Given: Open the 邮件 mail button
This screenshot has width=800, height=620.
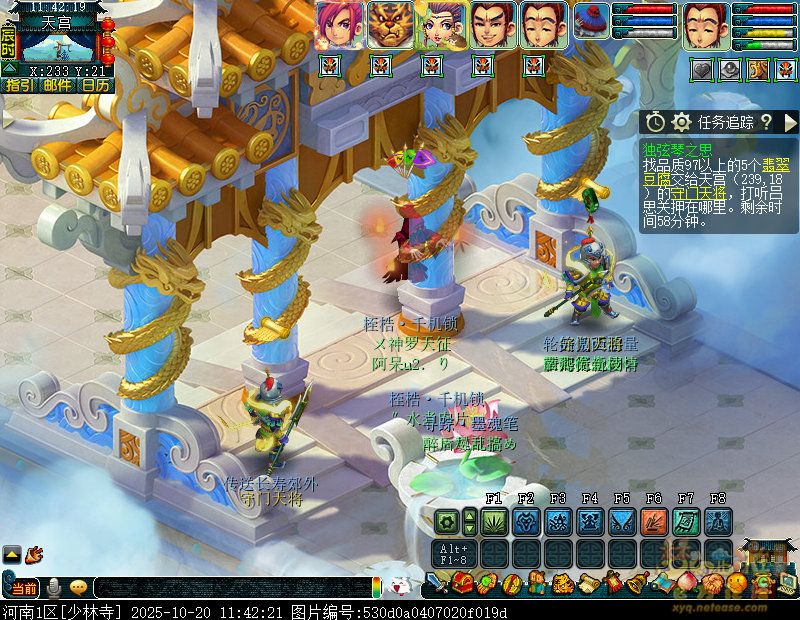Looking at the screenshot, I should [x=57, y=86].
